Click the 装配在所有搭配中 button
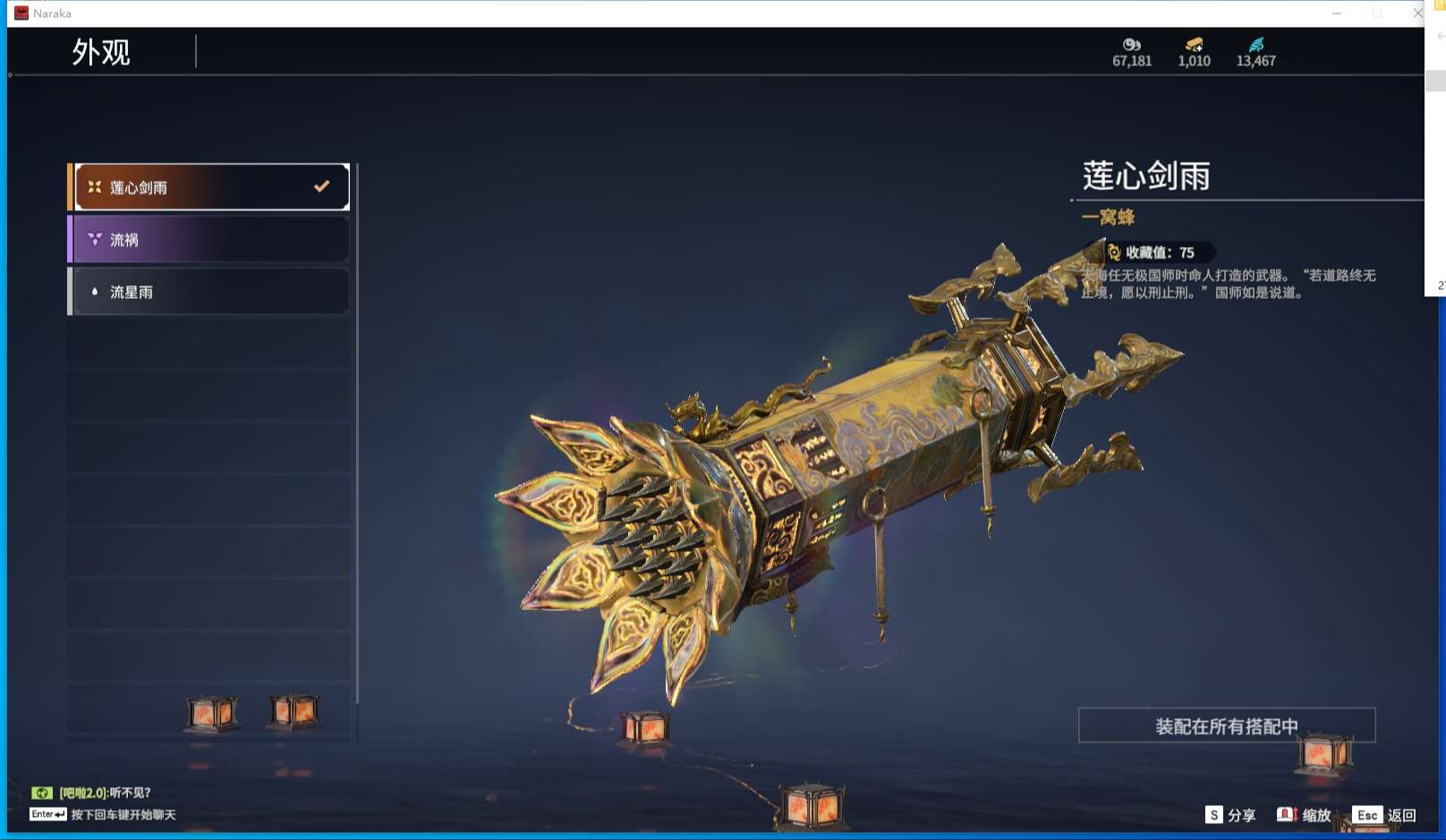The width and height of the screenshot is (1446, 840). [x=1226, y=725]
